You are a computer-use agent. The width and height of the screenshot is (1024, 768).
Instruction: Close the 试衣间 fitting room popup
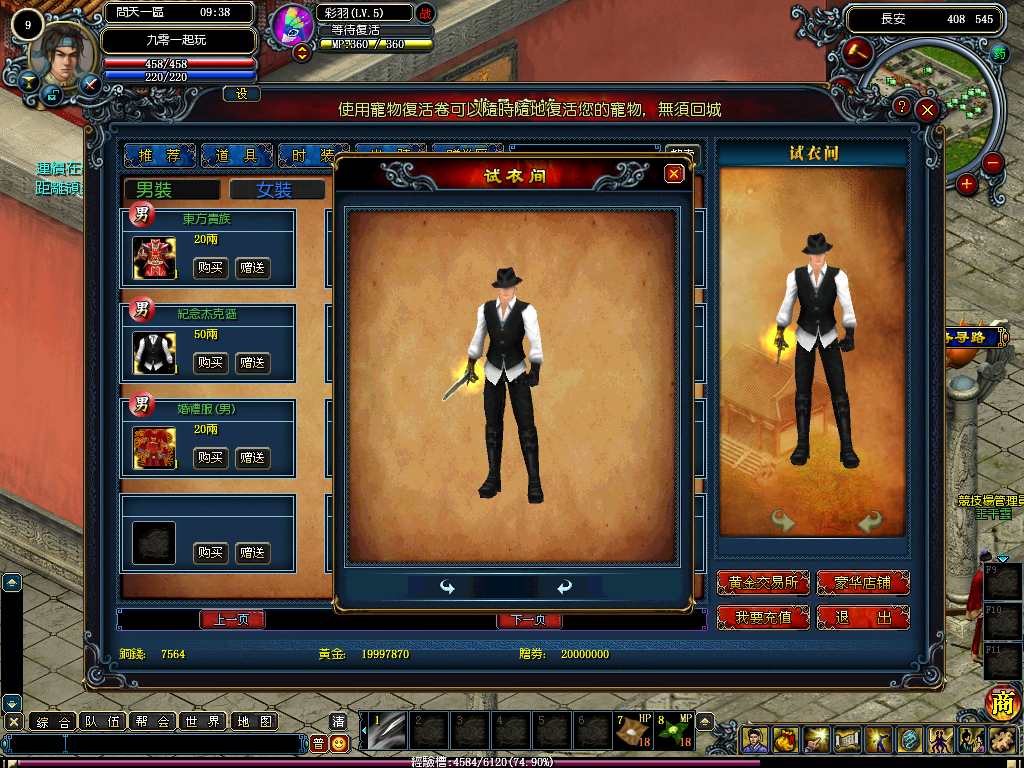click(x=674, y=174)
